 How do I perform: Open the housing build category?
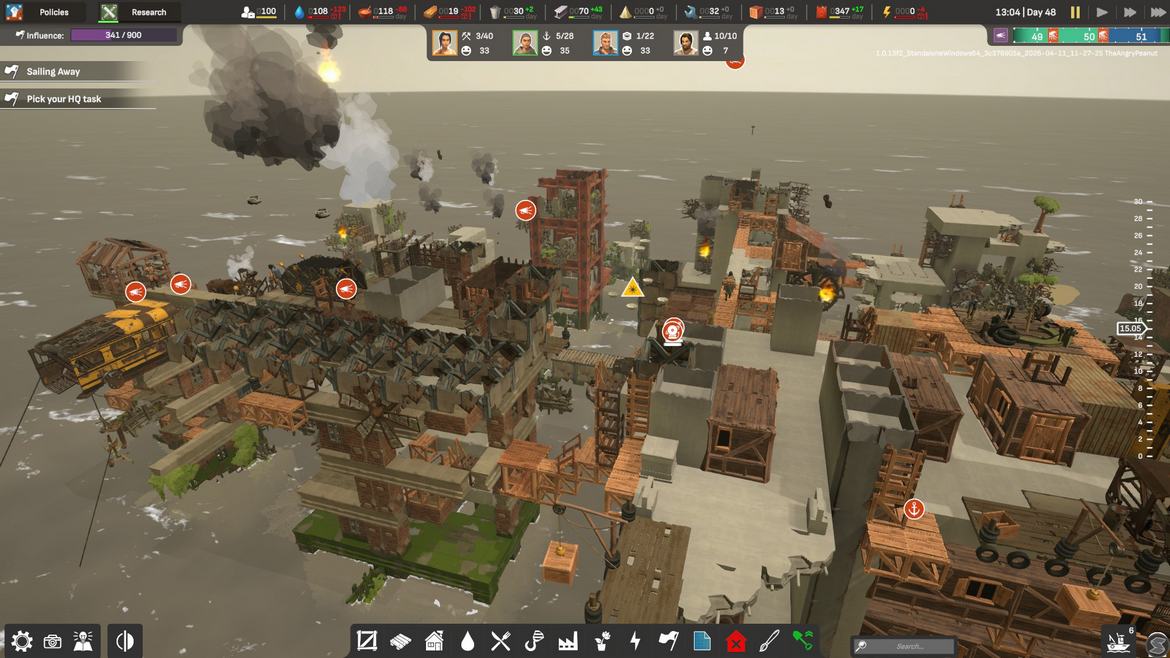pyautogui.click(x=434, y=641)
